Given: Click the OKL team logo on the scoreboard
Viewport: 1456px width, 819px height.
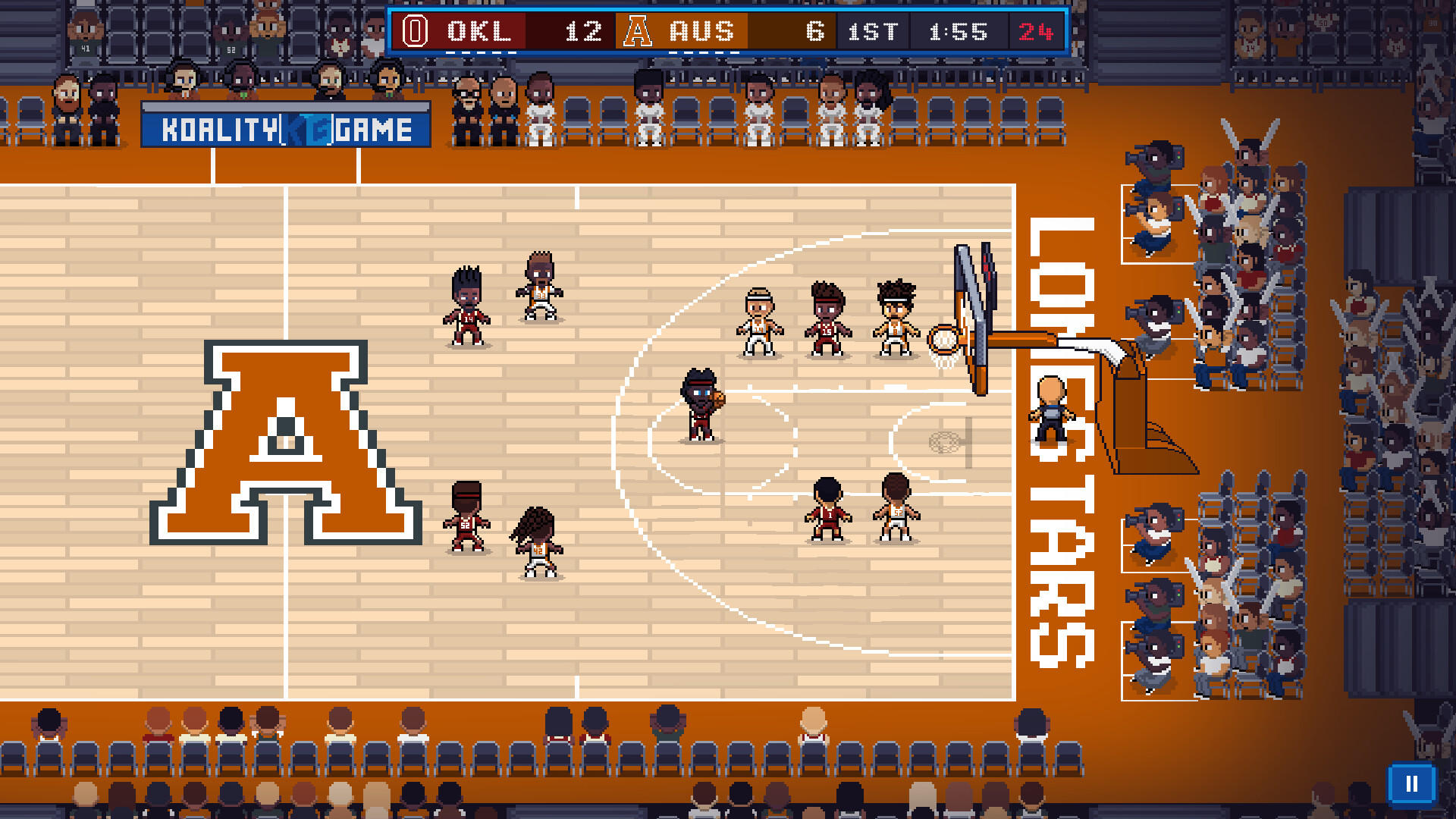Looking at the screenshot, I should 413,31.
